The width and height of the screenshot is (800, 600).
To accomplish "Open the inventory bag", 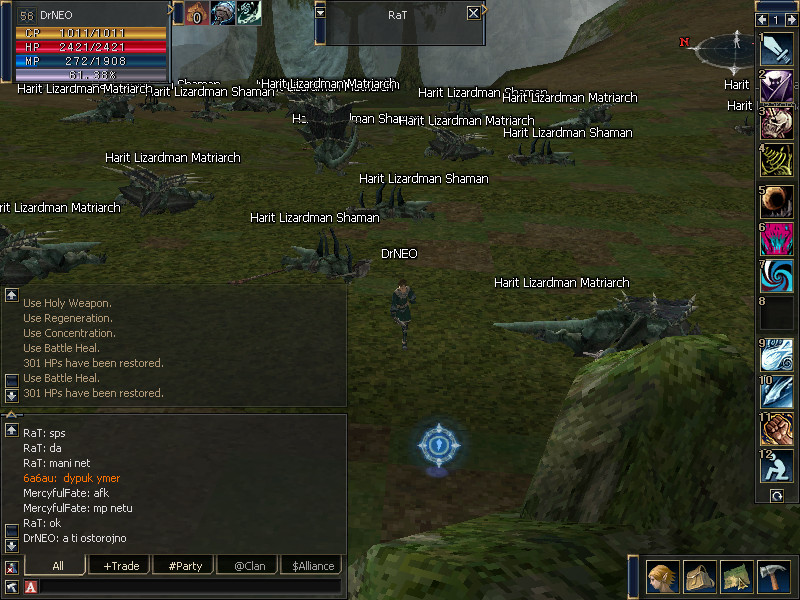I will [x=699, y=577].
